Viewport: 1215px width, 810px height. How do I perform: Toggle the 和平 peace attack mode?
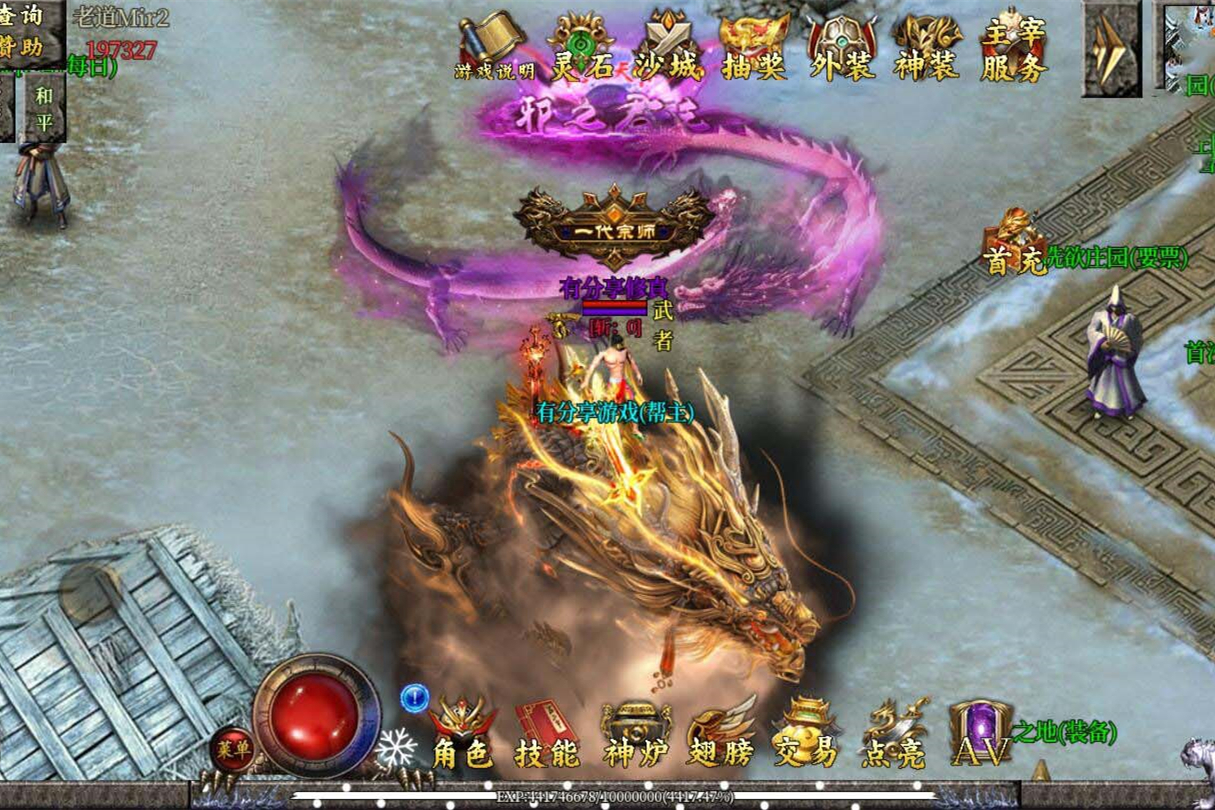click(44, 107)
